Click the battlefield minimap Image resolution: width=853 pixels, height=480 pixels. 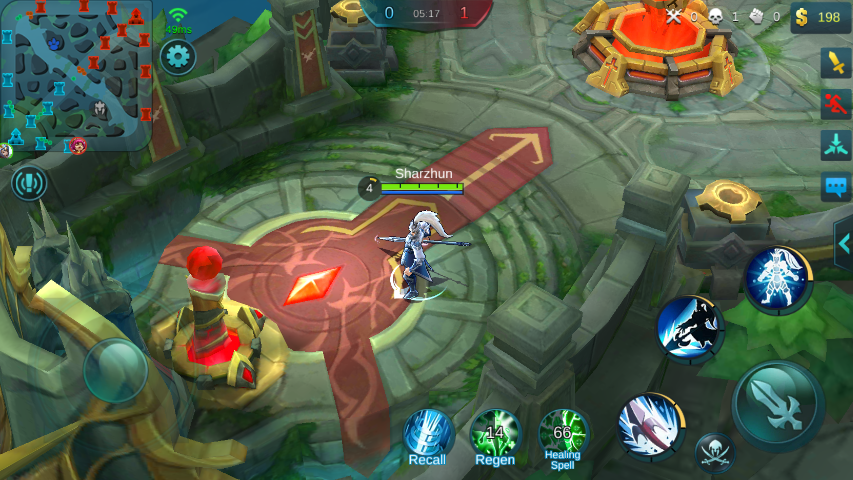point(76,75)
